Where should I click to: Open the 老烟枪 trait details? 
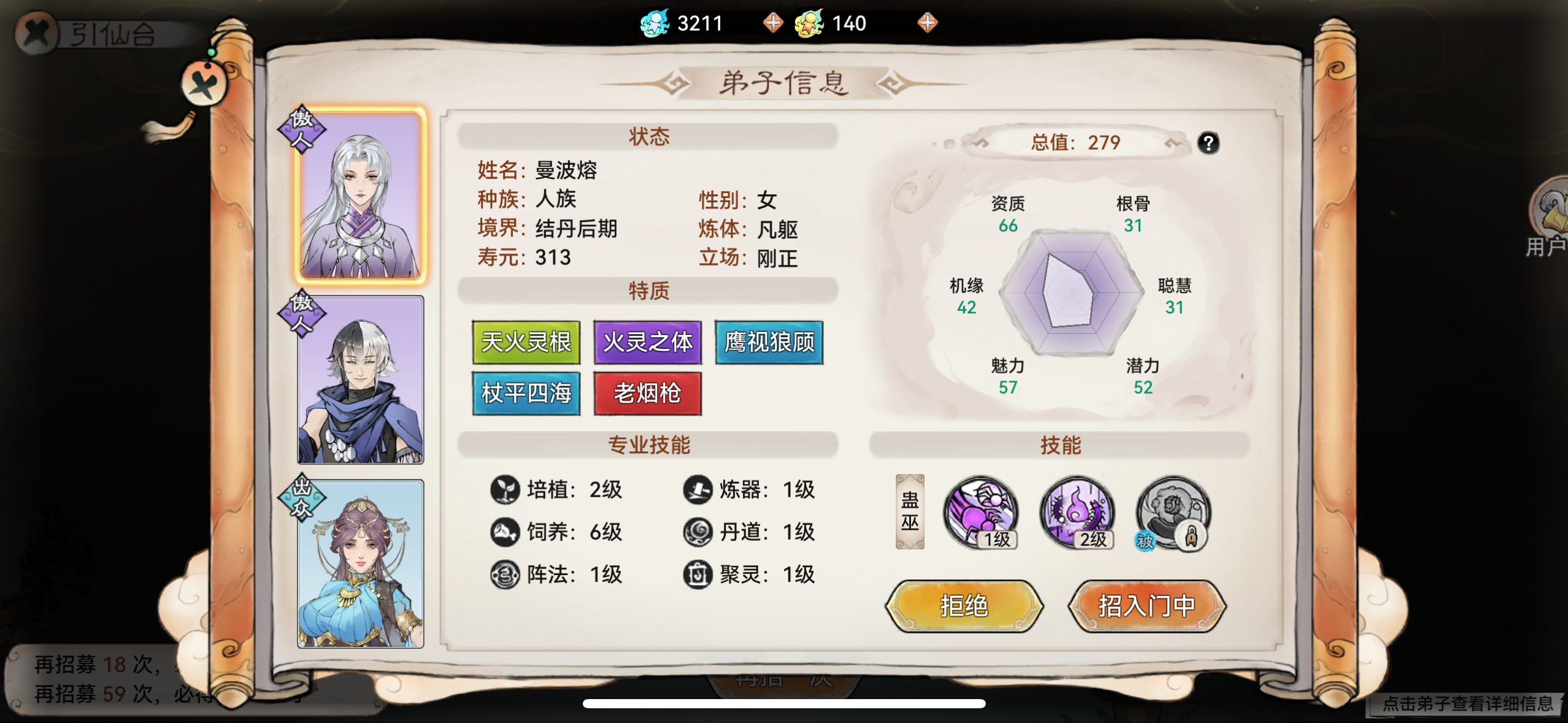(648, 394)
